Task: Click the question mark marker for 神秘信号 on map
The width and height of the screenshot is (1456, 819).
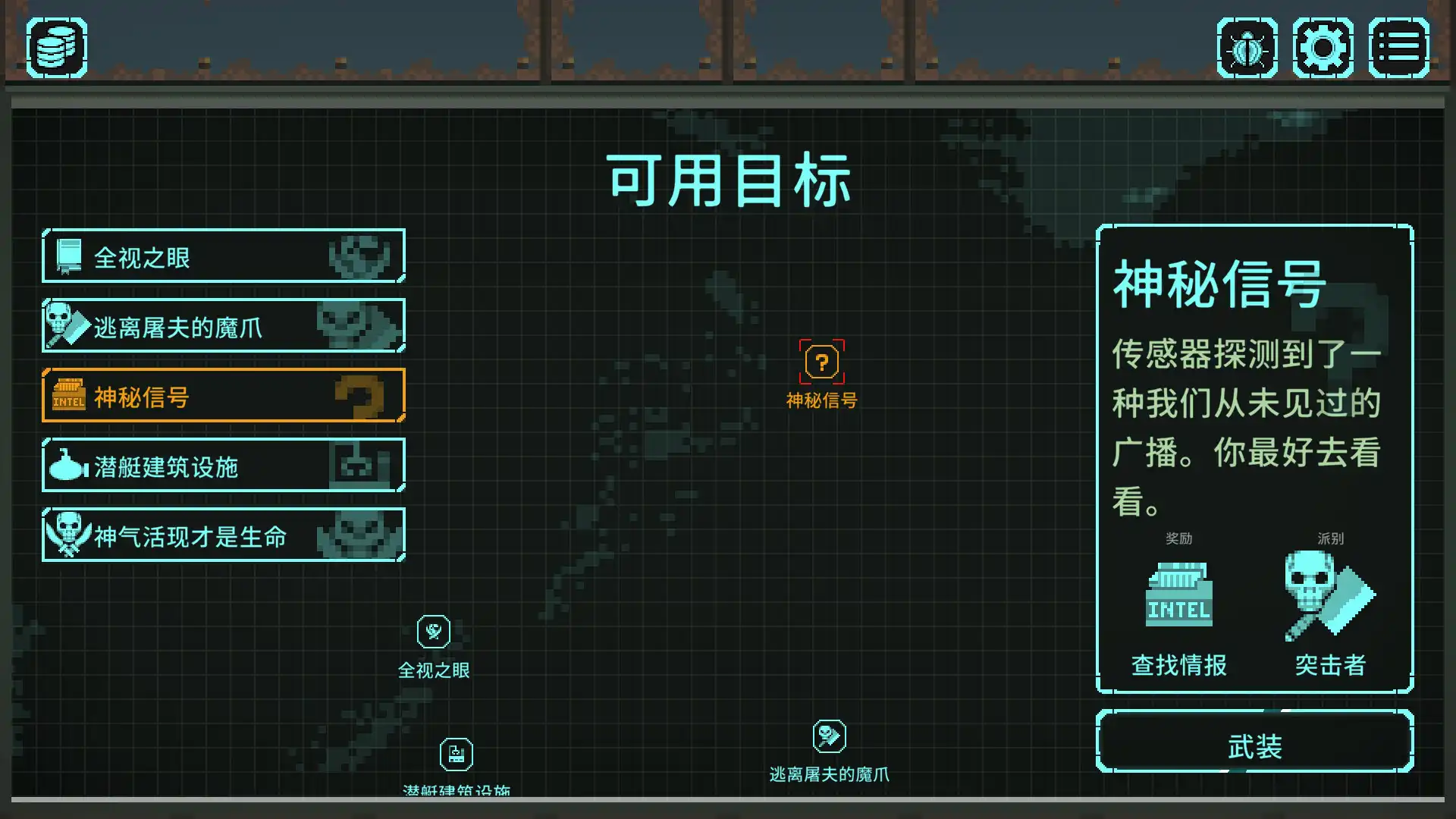Action: tap(821, 362)
